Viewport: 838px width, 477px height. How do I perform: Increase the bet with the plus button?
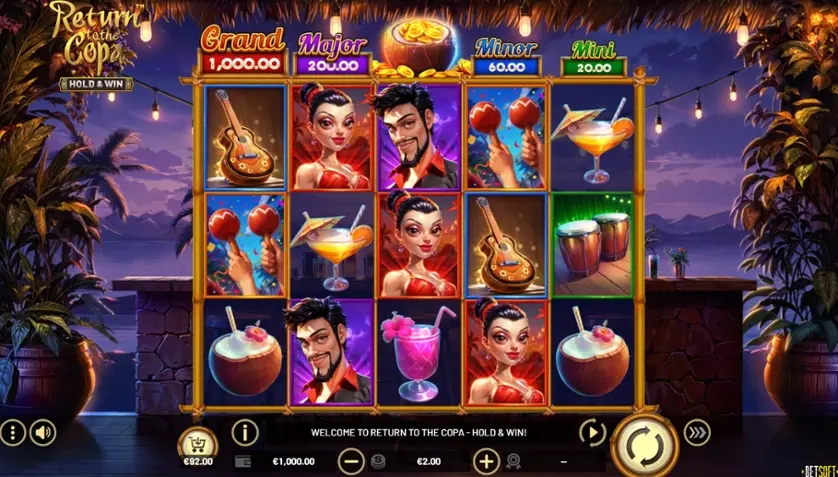pos(486,461)
